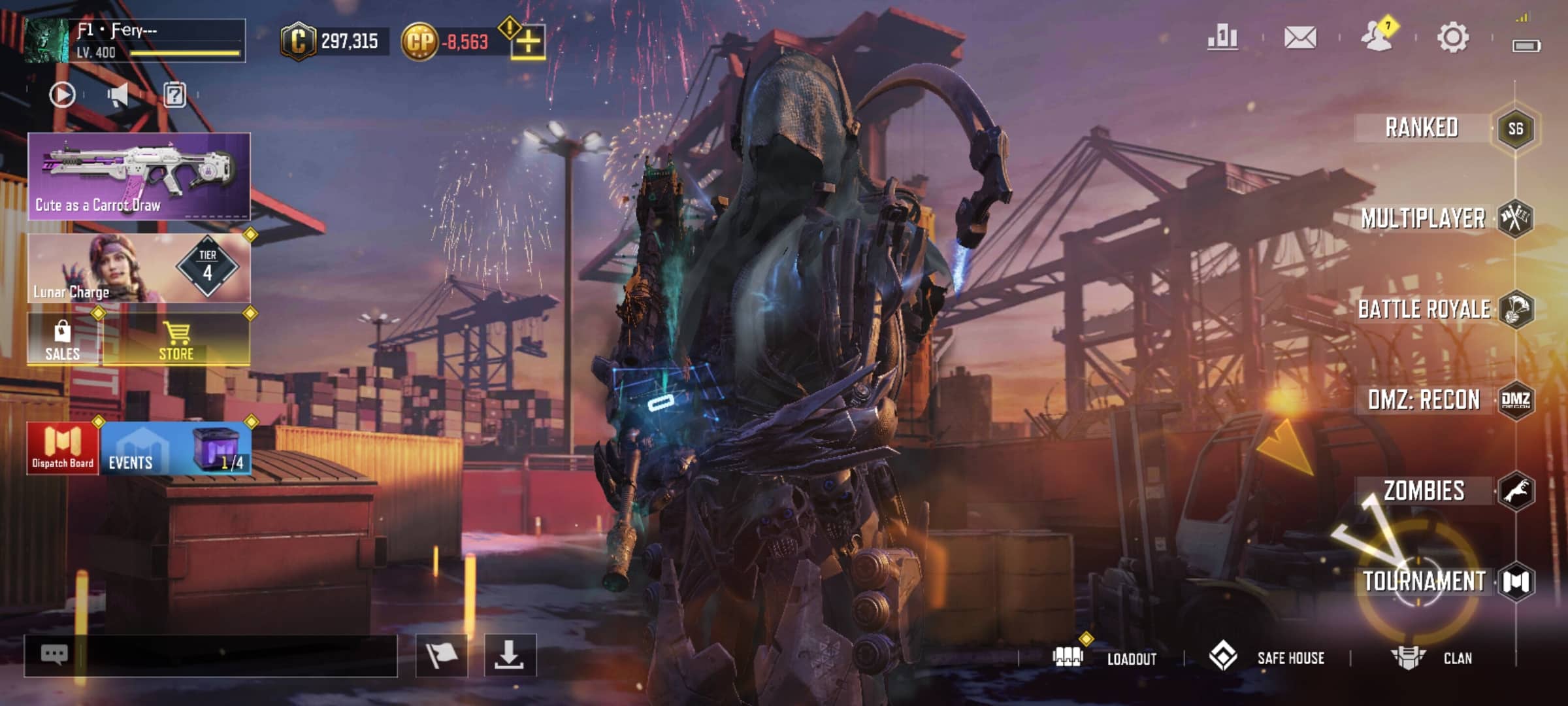
Task: Check the mail envelope inbox
Action: [1300, 37]
